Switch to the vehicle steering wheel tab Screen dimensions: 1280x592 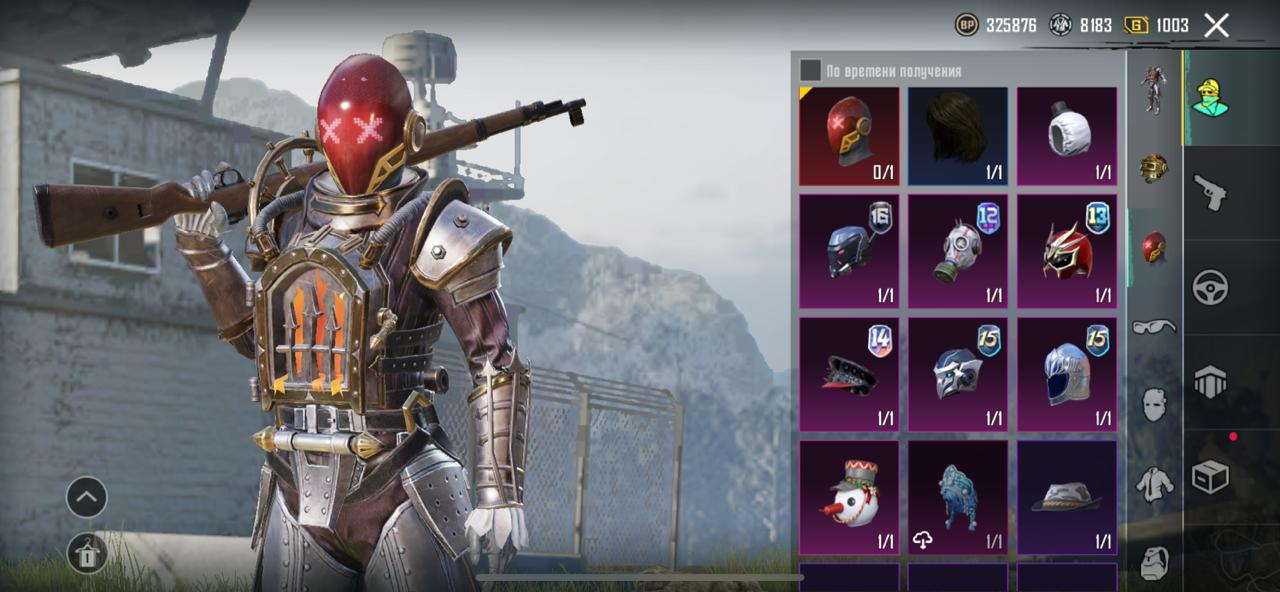pos(1210,287)
